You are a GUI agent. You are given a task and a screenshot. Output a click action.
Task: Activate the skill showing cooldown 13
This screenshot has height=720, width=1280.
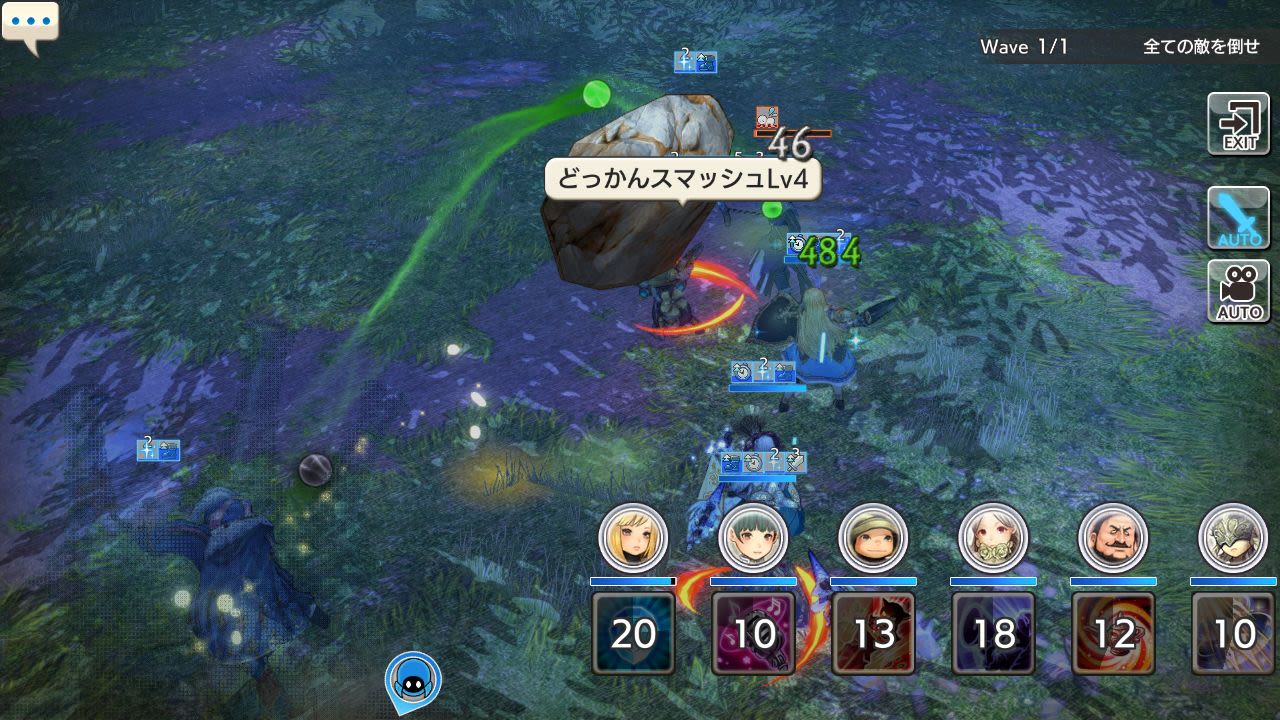[x=874, y=632]
